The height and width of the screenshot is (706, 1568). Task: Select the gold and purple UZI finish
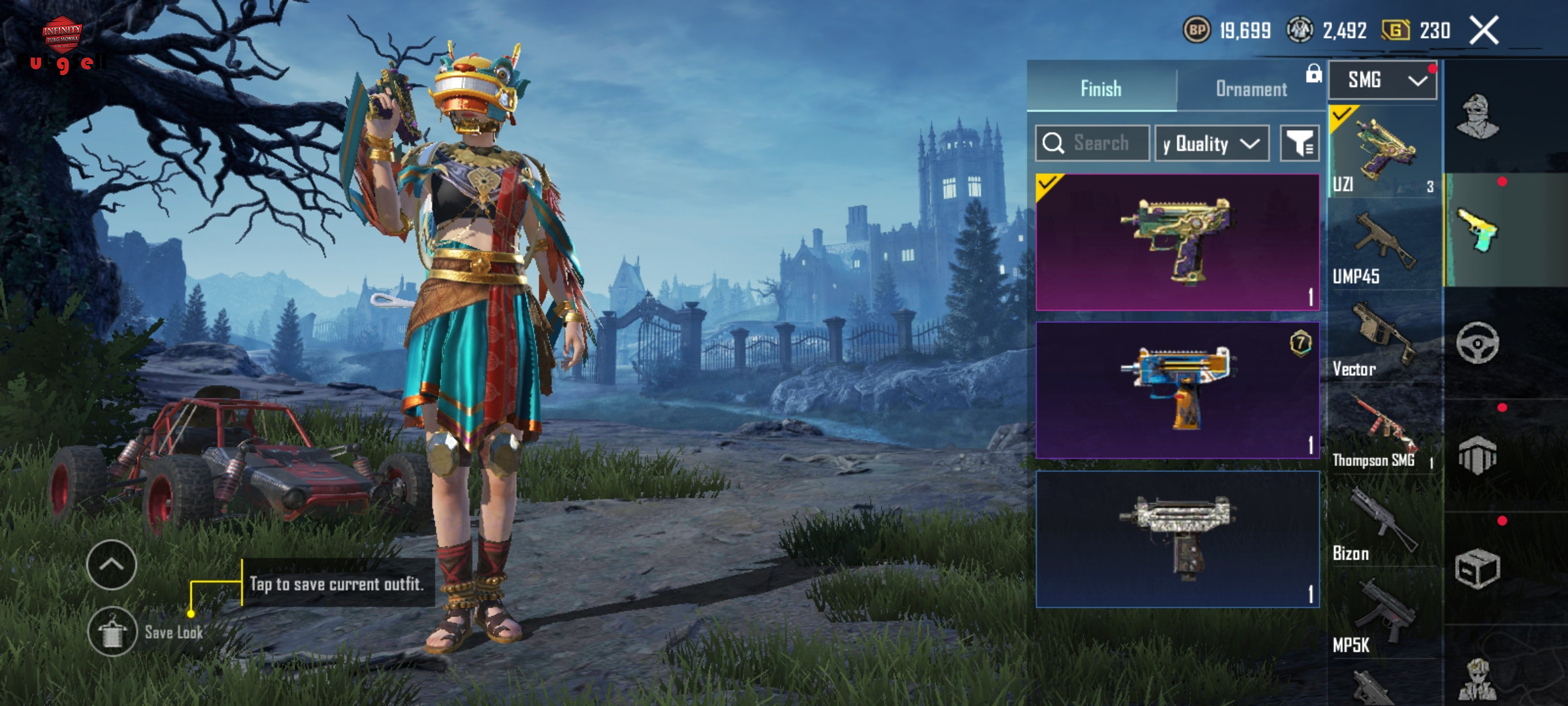(x=1177, y=242)
